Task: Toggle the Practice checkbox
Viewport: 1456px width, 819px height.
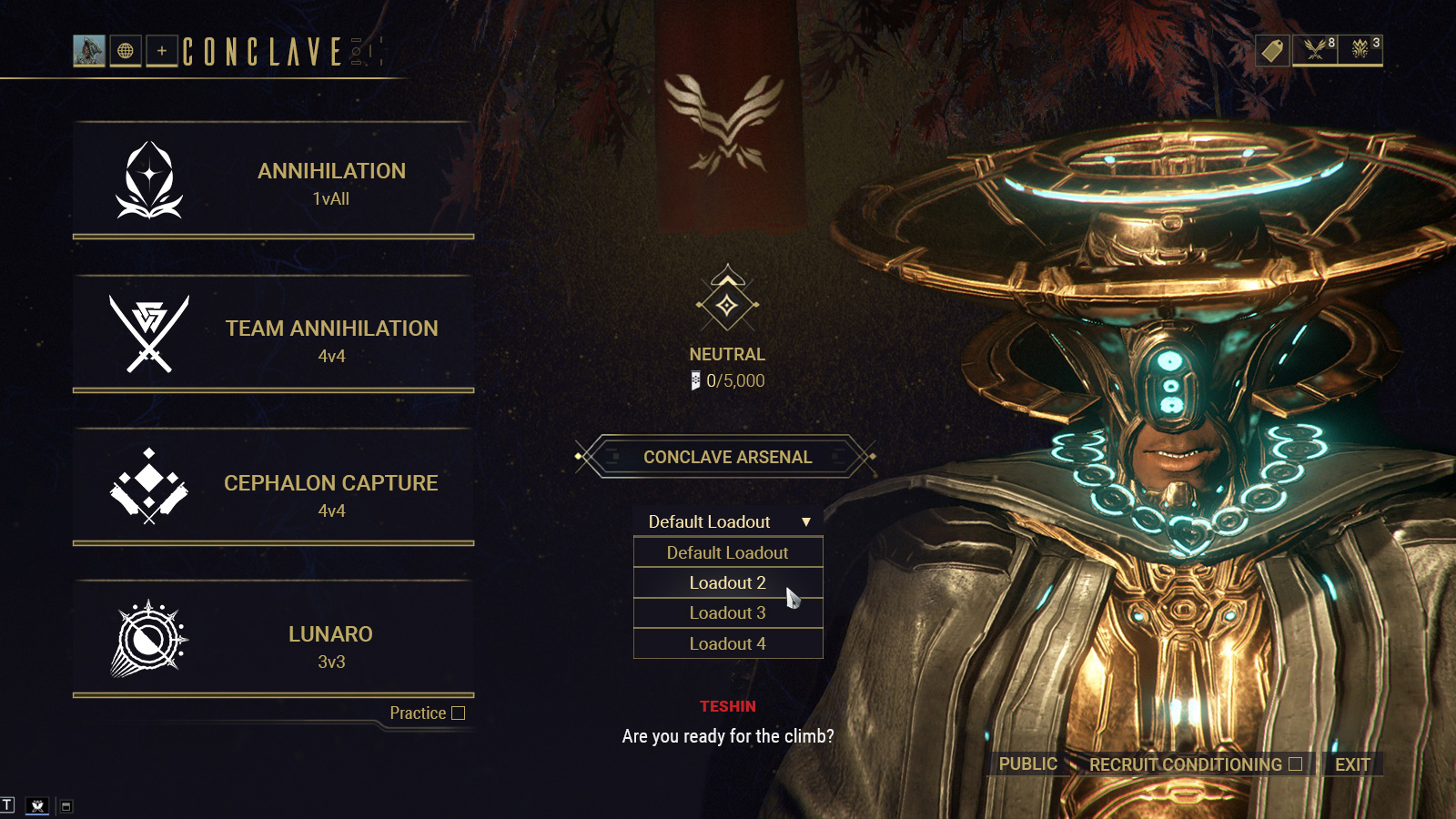Action: pos(459,713)
